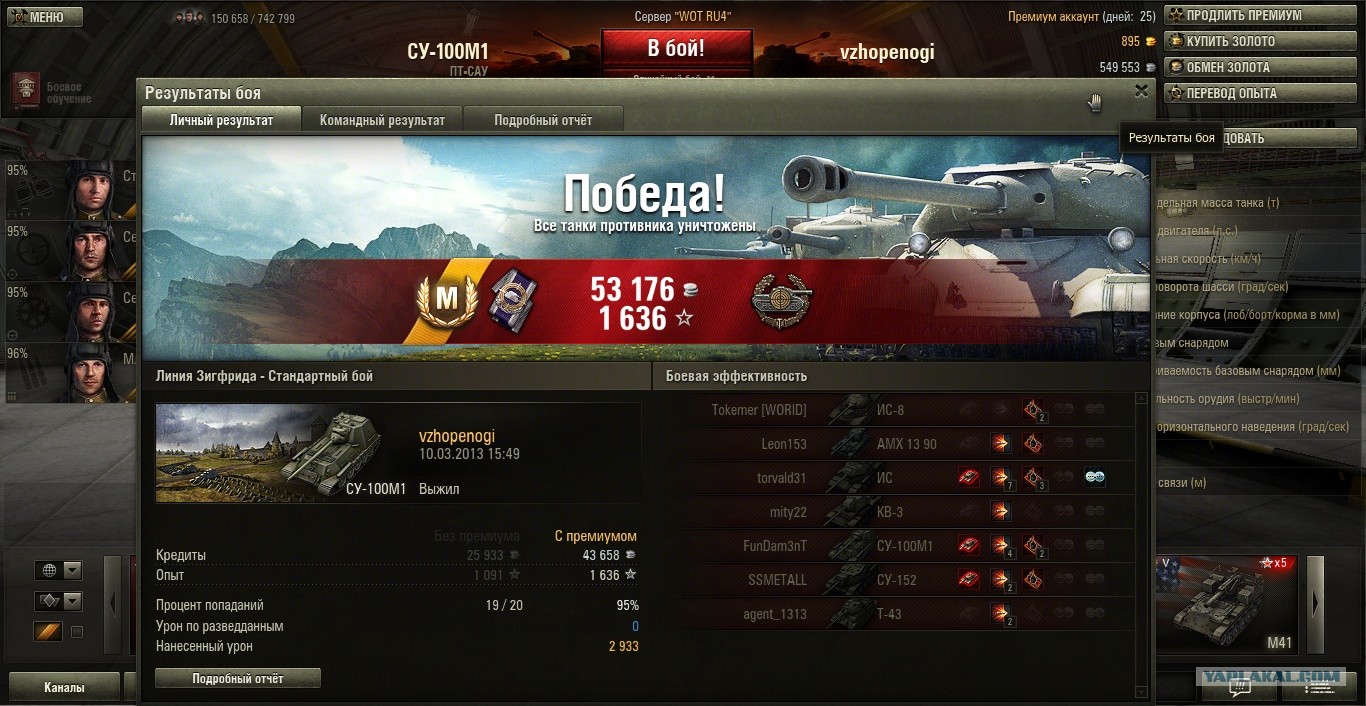Viewport: 1366px width, 706px height.
Task: Start battle with В бой! button
Action: click(x=676, y=48)
